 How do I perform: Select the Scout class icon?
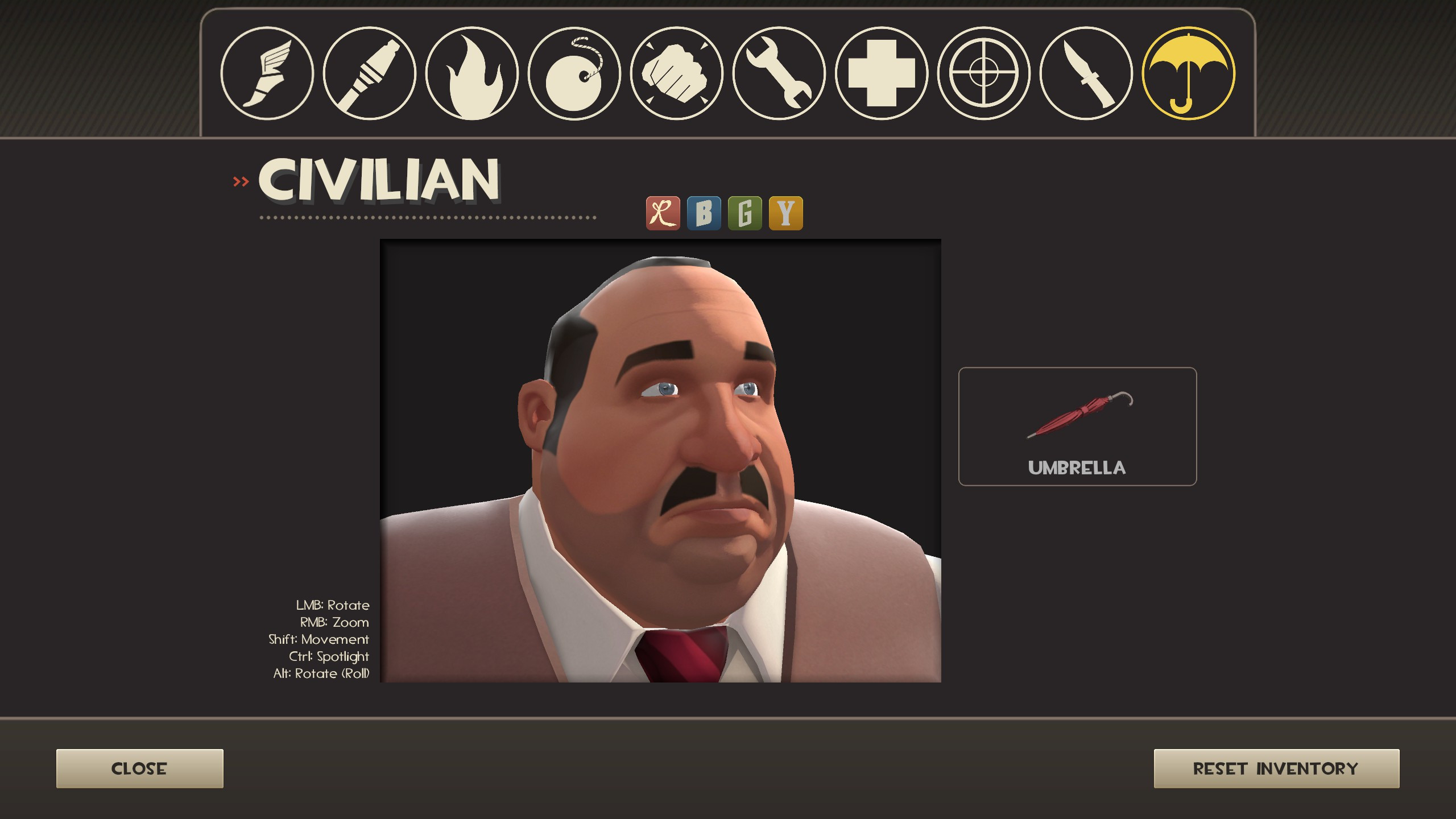[266, 74]
